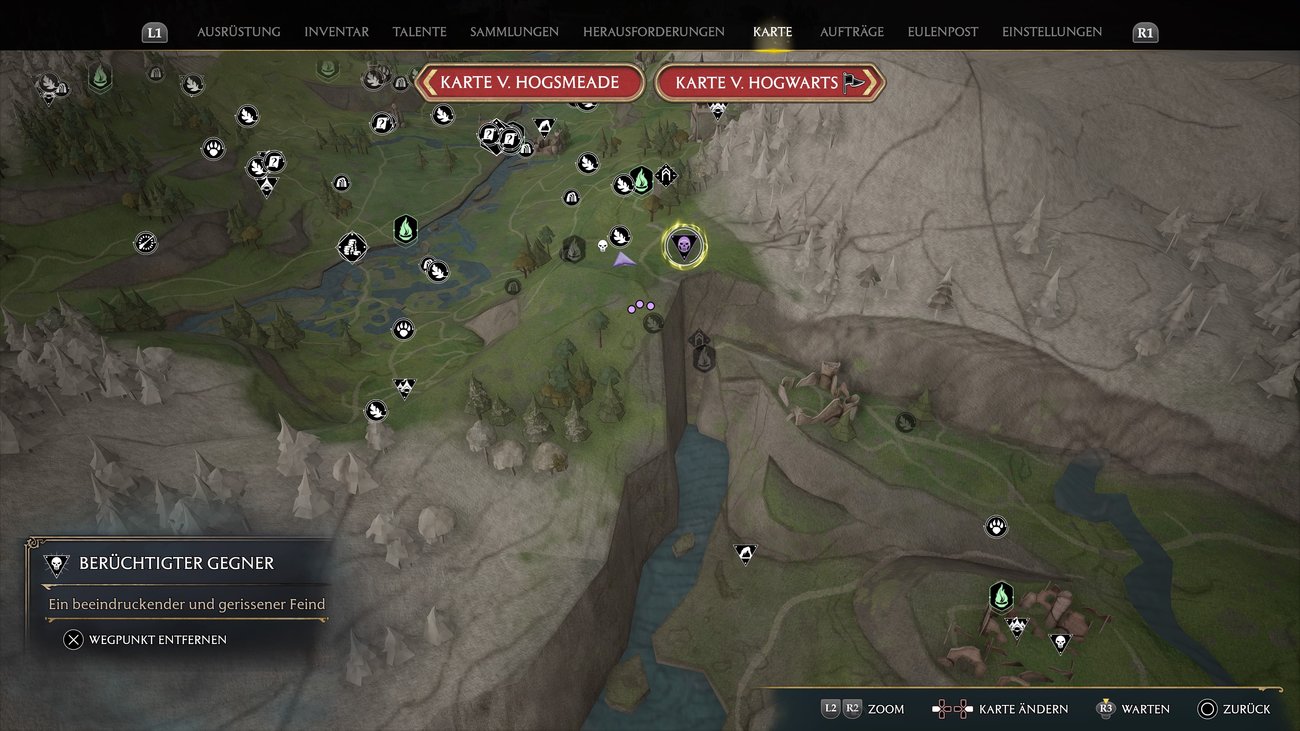The height and width of the screenshot is (731, 1300).
Task: Select the highlighted infamous enemy skull marker
Action: coord(683,245)
